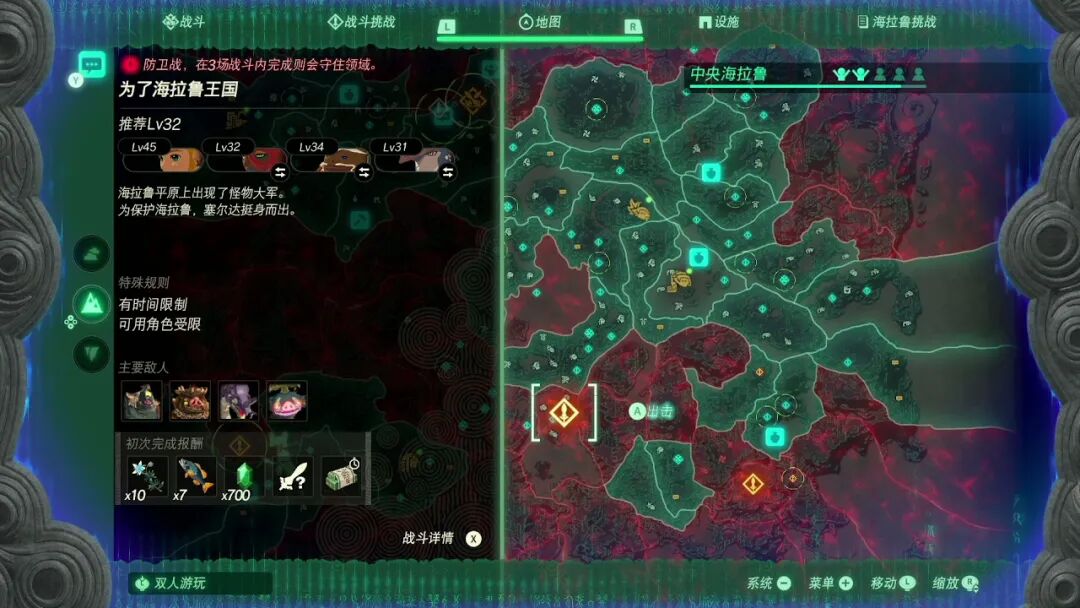Select the 地图 tab
1080x608 pixels.
point(540,21)
